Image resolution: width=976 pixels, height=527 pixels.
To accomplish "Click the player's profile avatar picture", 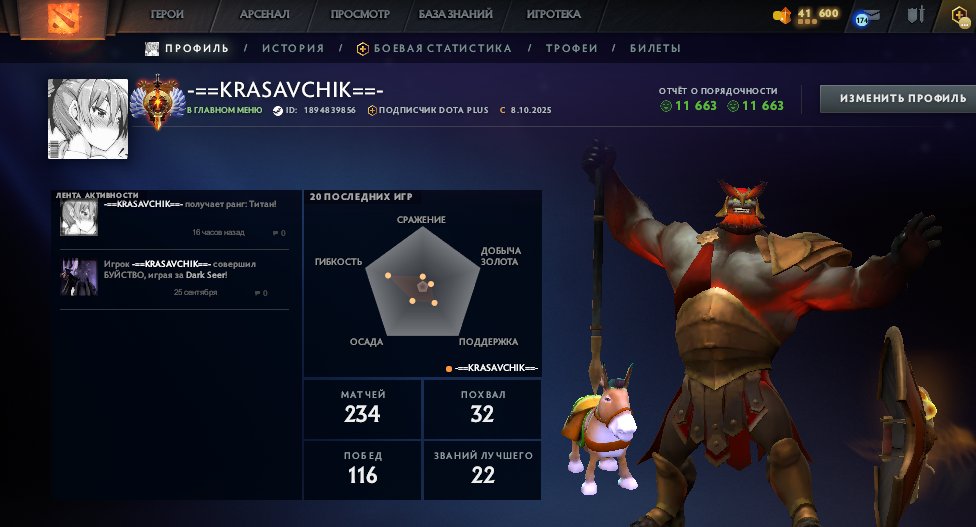I will [x=88, y=118].
